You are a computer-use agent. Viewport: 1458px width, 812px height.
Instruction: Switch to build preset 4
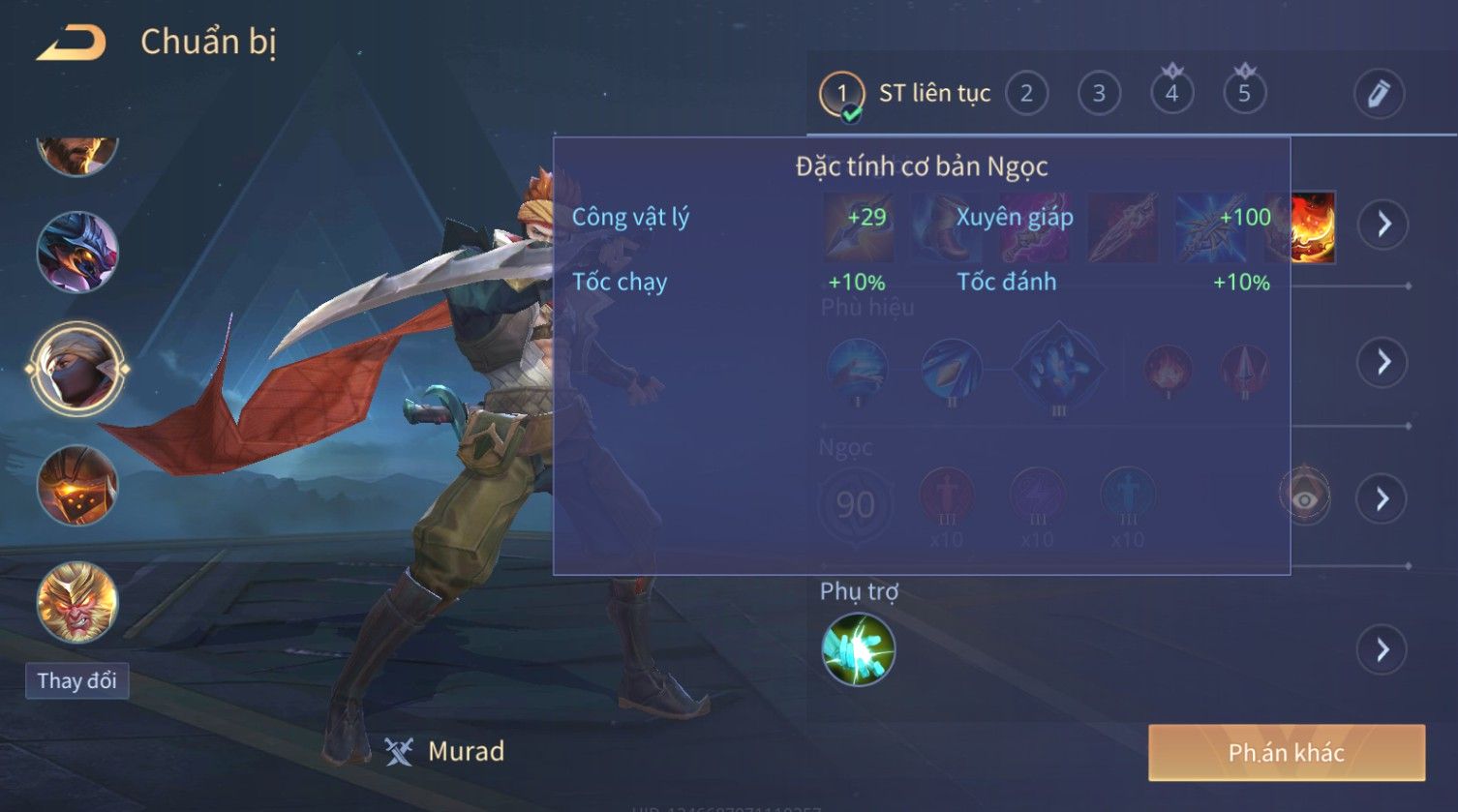click(1171, 94)
